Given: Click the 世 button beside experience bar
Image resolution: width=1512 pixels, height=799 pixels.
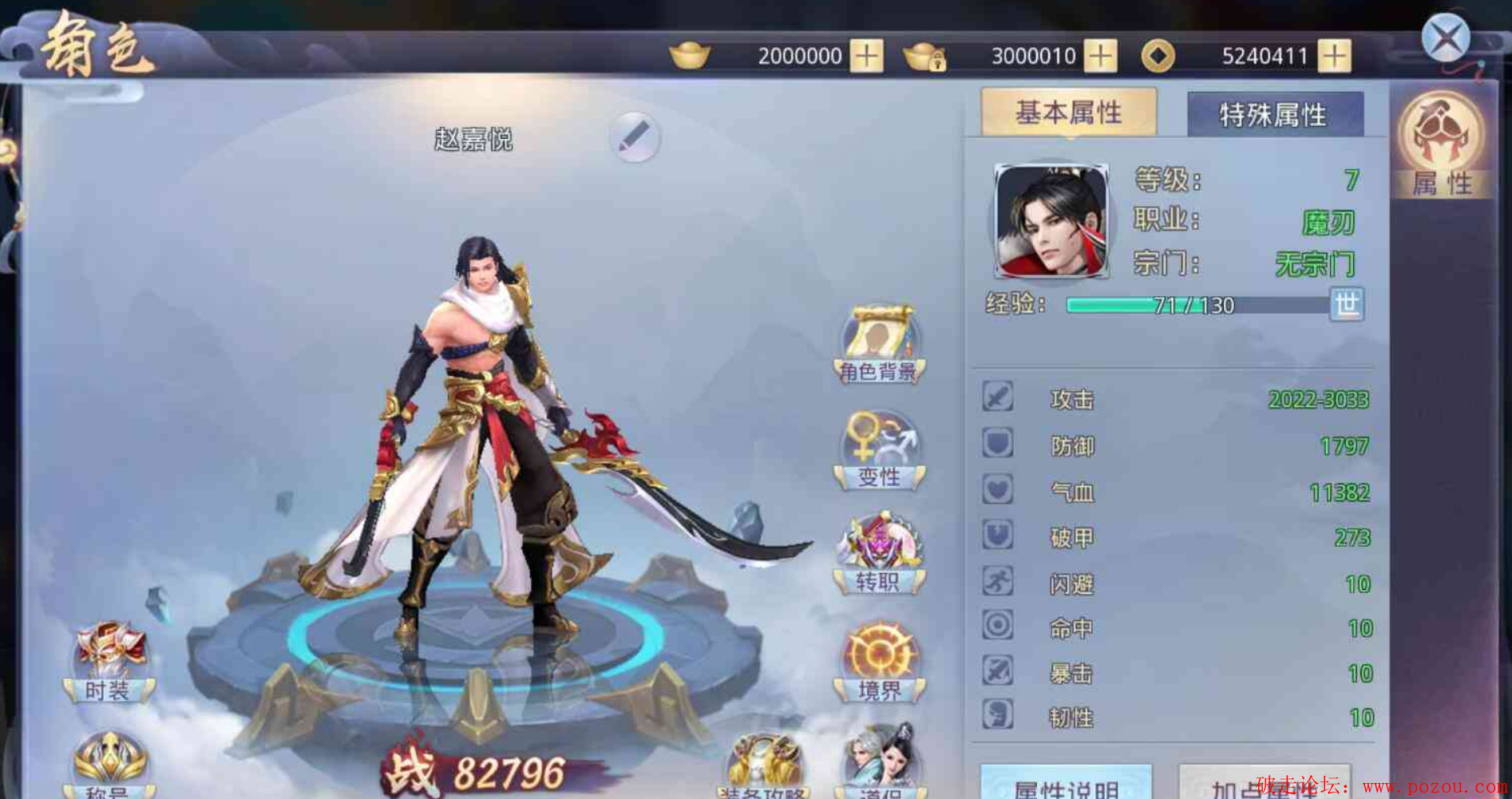Looking at the screenshot, I should (1347, 304).
